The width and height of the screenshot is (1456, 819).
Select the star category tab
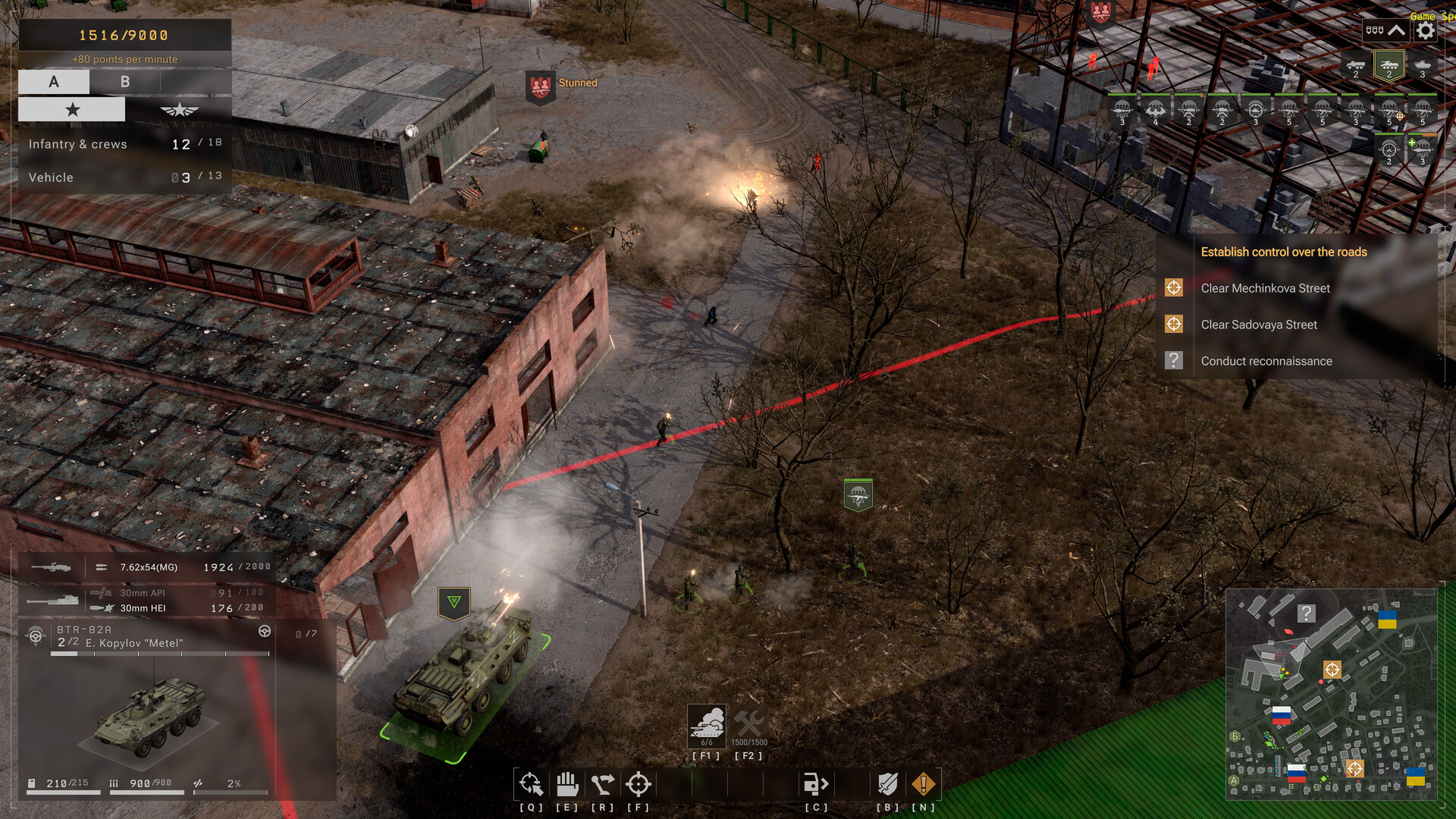72,108
